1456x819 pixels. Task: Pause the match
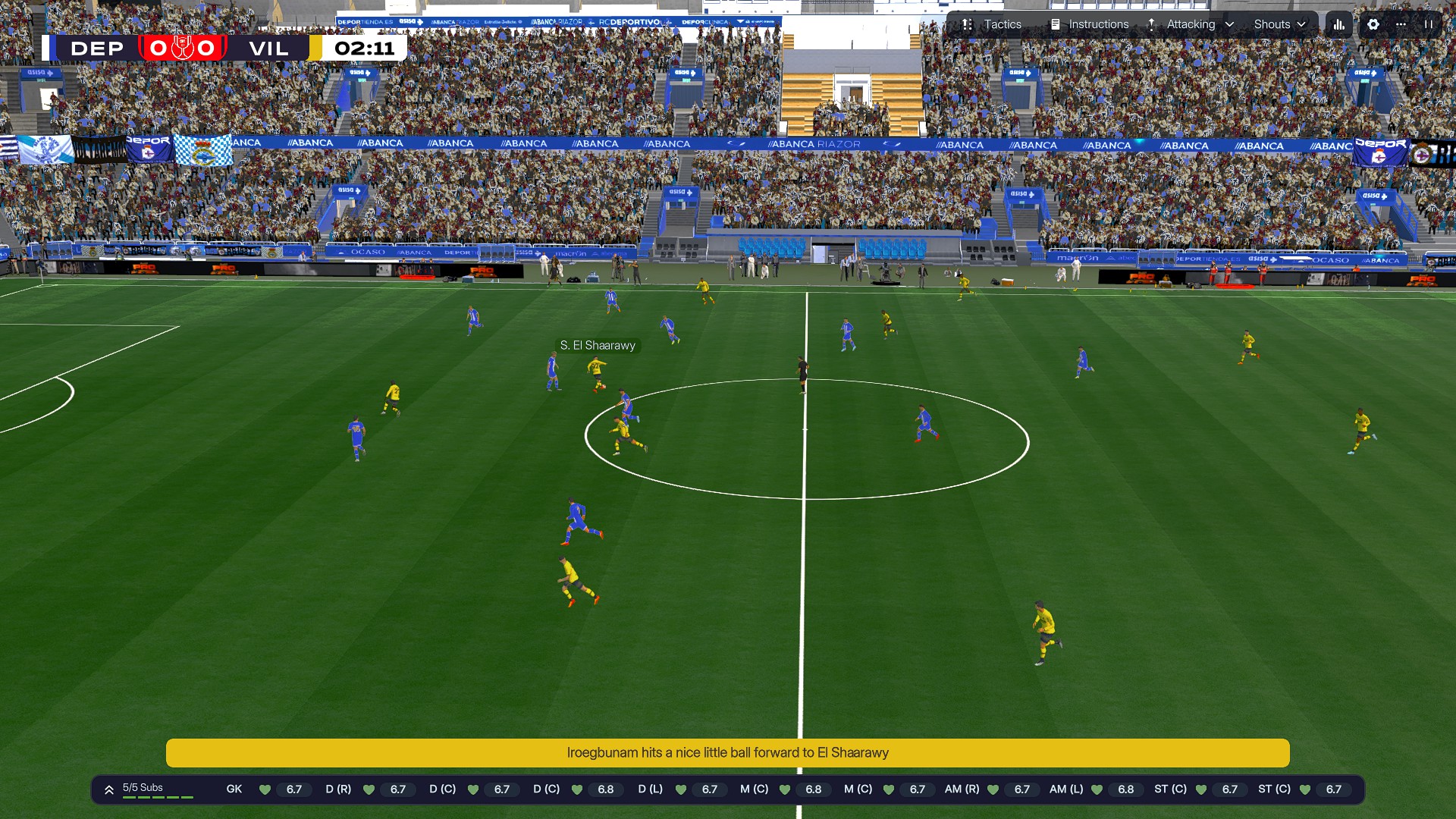click(1429, 24)
